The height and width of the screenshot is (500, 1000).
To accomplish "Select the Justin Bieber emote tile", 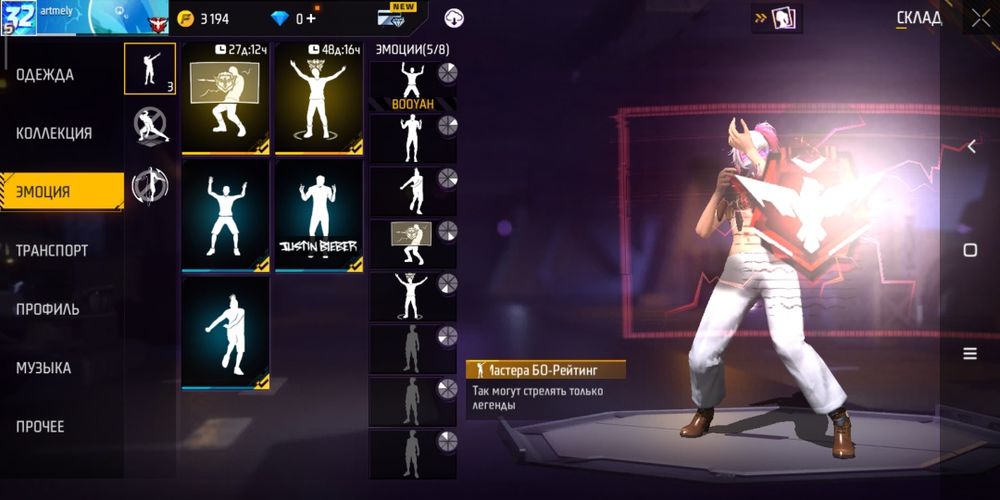I will [319, 214].
